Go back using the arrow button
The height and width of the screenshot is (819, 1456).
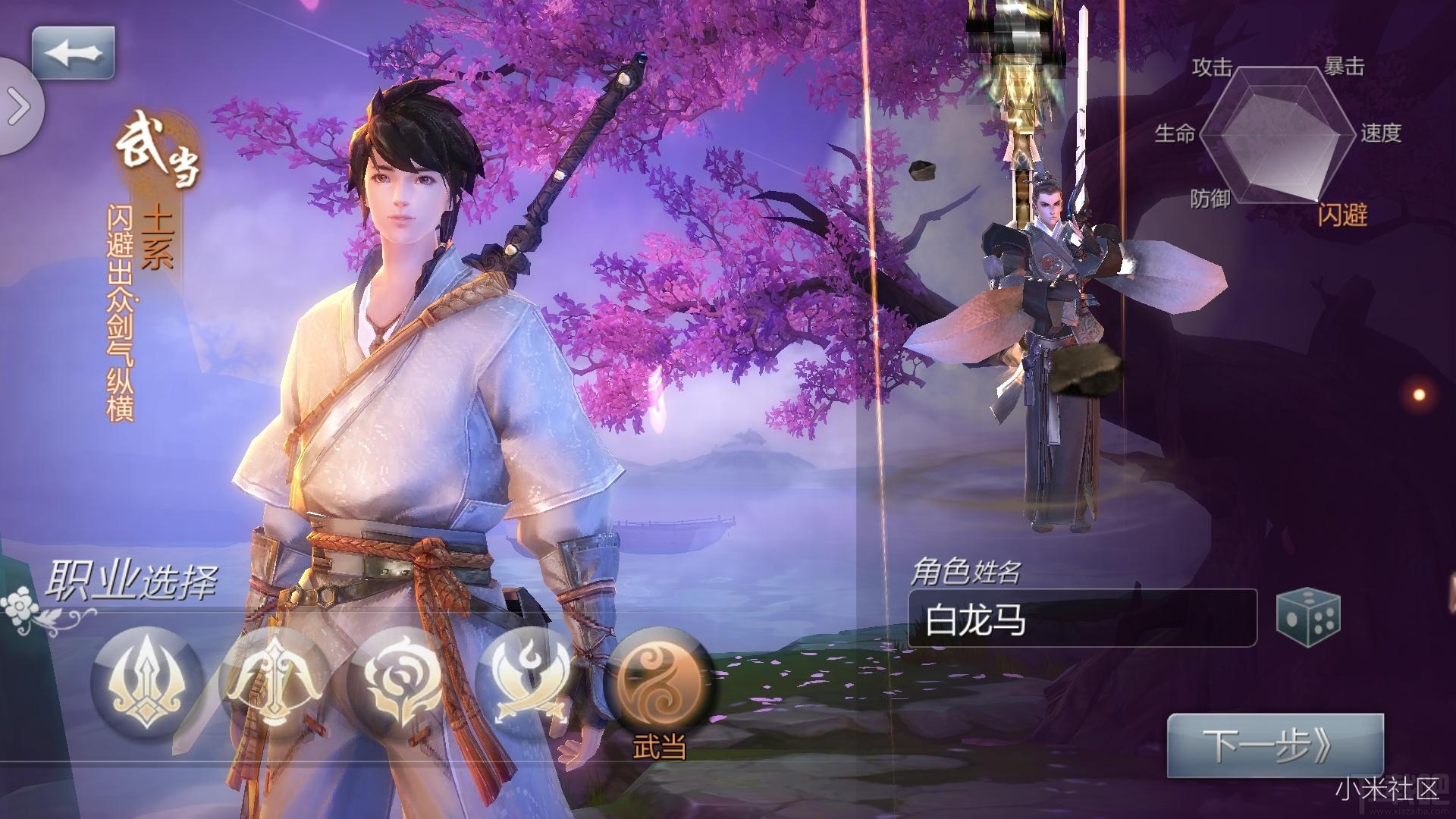73,53
